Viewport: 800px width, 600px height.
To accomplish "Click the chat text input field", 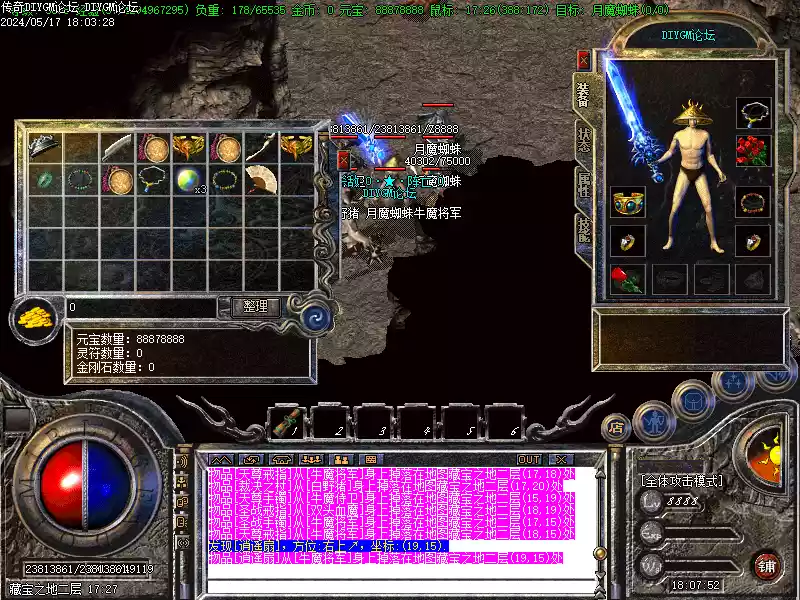I will 400,574.
